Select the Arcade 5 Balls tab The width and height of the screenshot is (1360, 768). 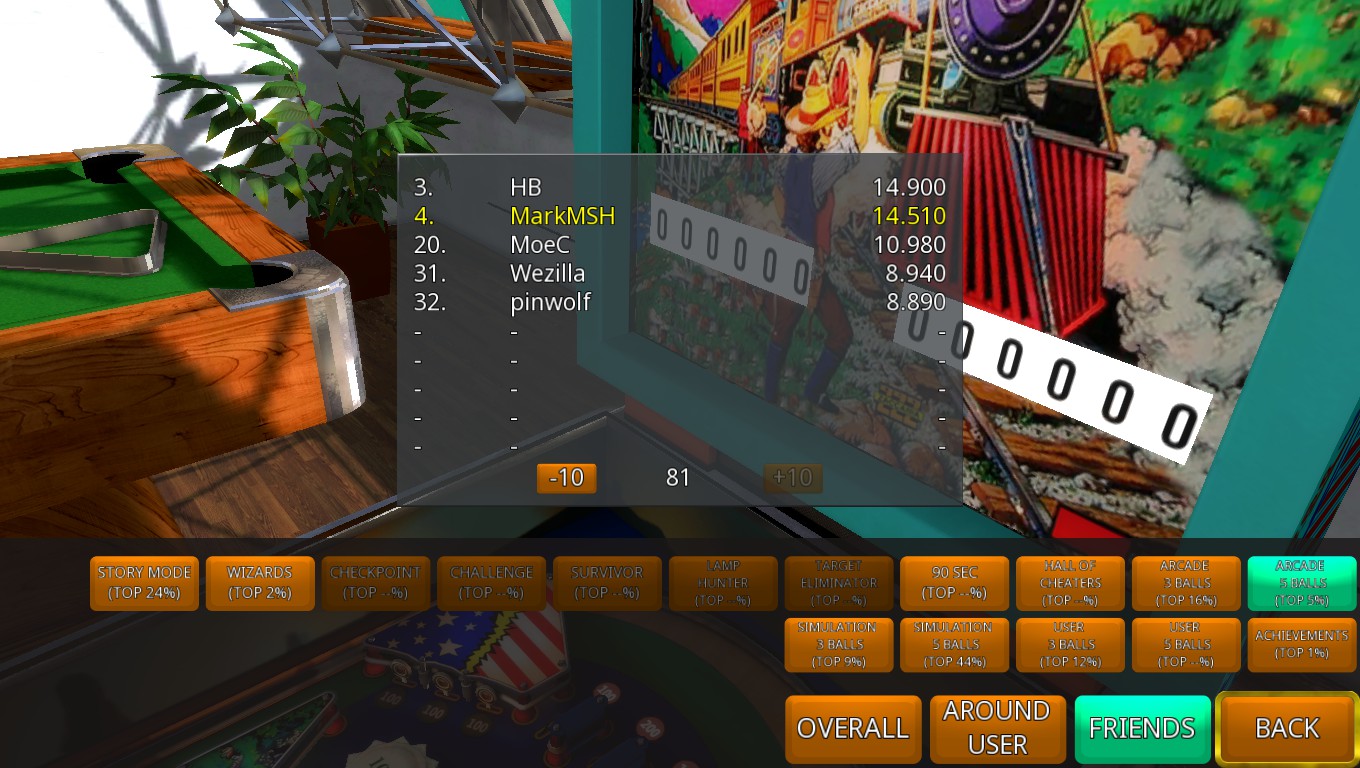click(x=1302, y=583)
